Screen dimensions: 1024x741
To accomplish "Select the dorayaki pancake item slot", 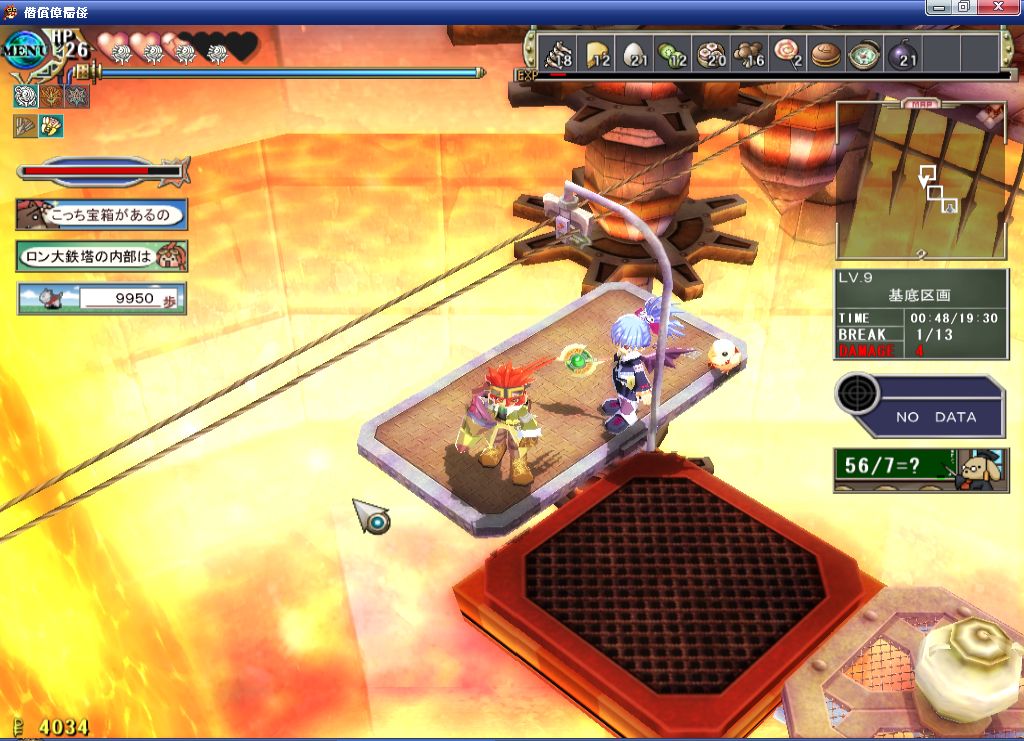I will click(825, 53).
